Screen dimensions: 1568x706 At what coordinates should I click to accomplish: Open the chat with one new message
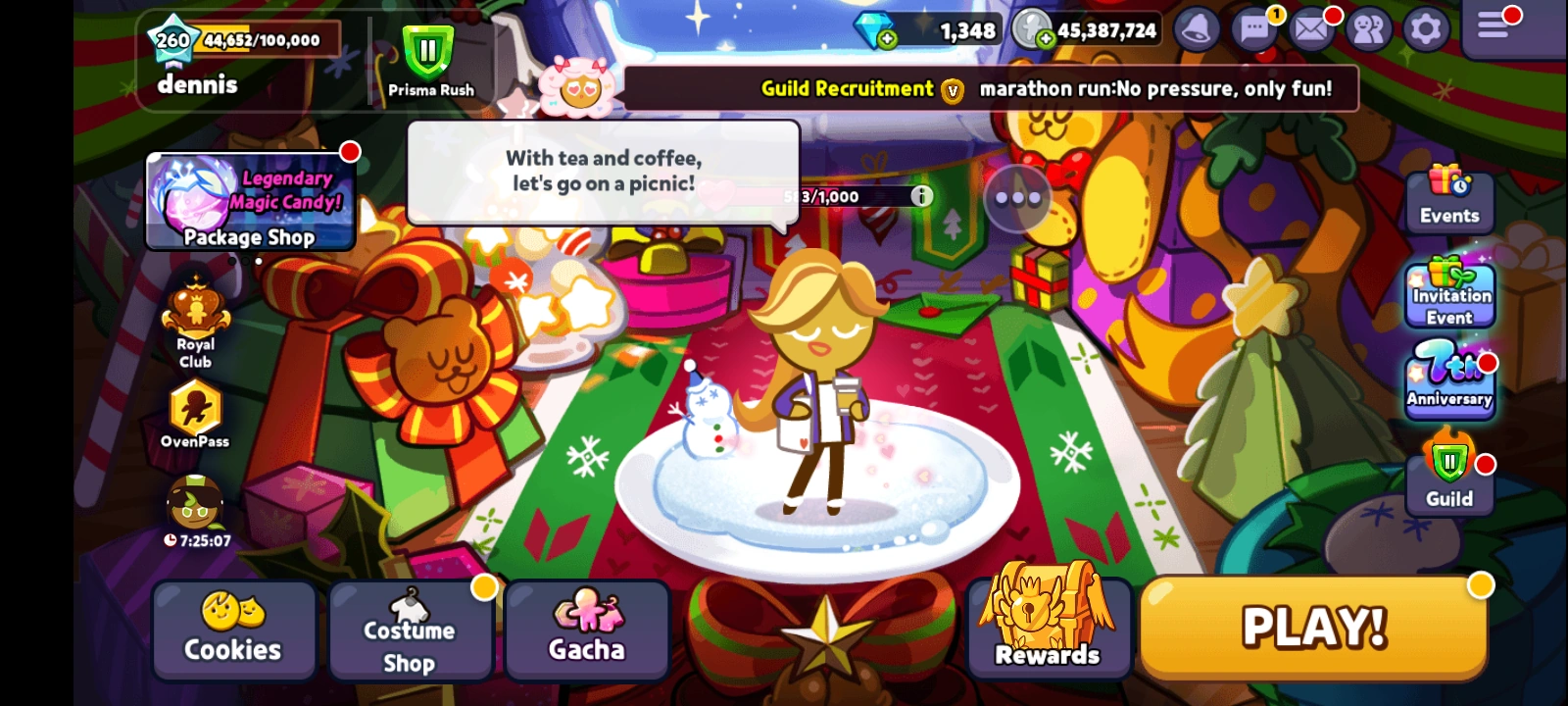(1253, 29)
